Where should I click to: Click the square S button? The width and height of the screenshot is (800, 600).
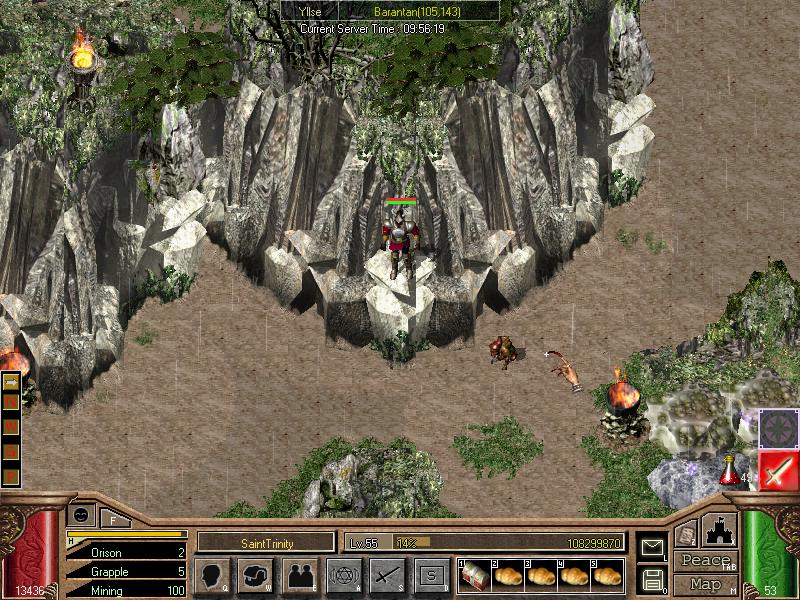tap(431, 575)
